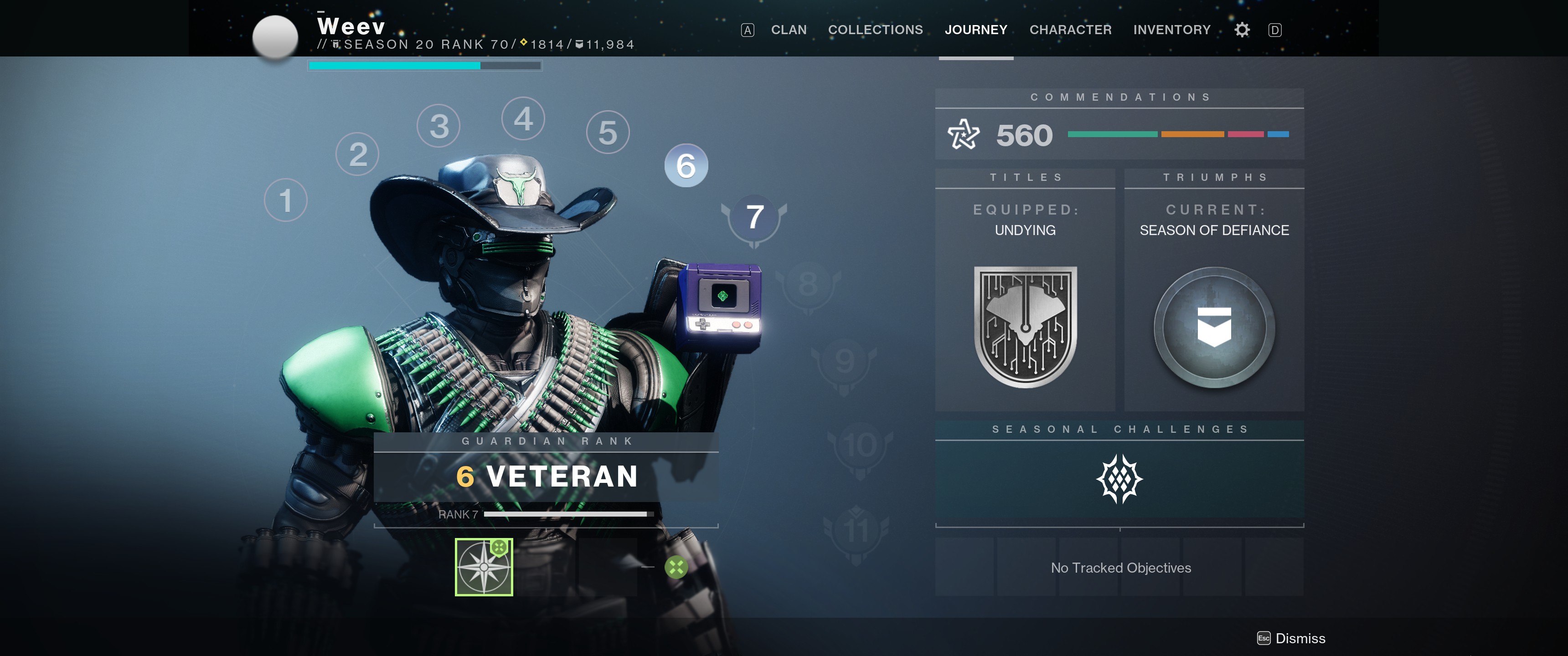
Task: Select Guardian Rank 1 node
Action: point(285,200)
